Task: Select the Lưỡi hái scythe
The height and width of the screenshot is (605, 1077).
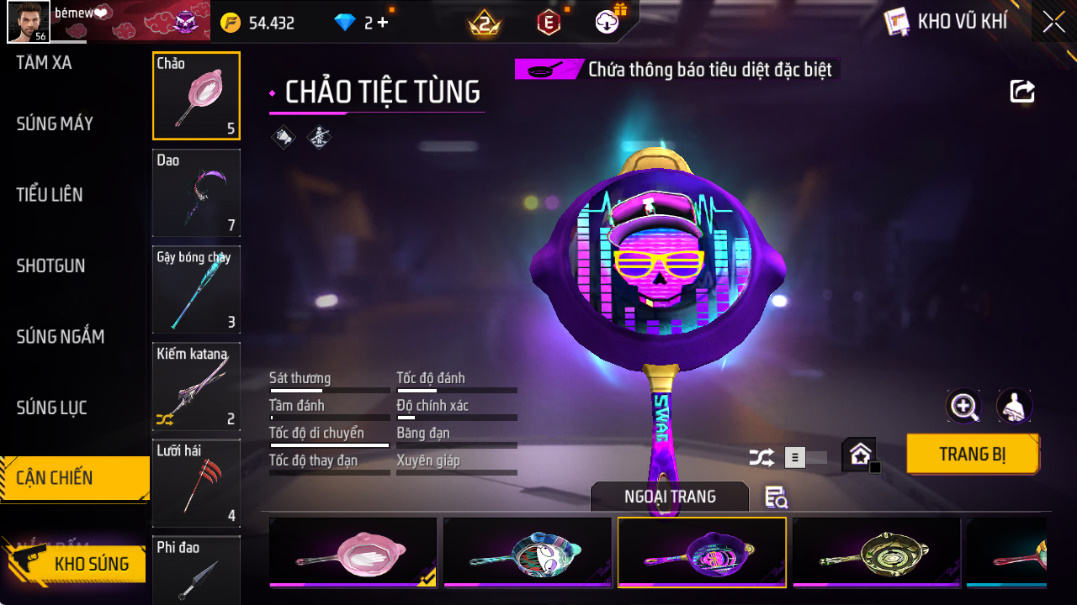Action: pyautogui.click(x=196, y=483)
